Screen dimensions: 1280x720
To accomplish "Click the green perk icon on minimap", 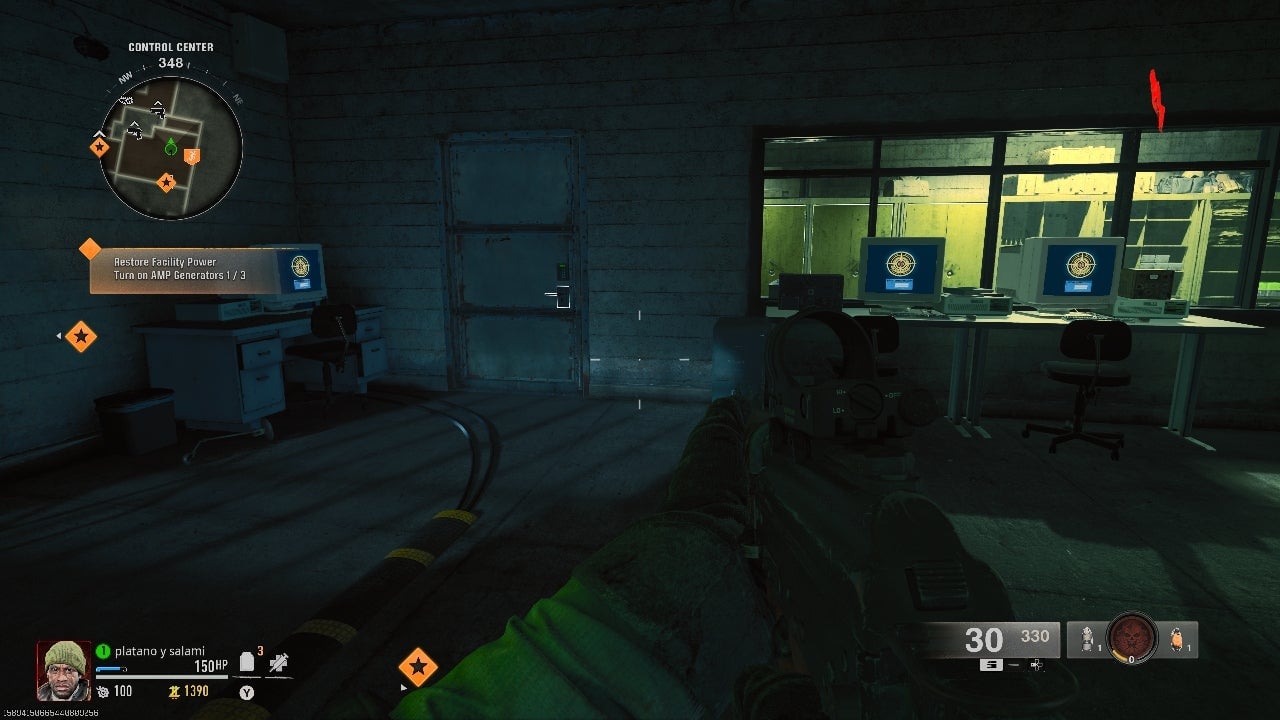I will point(171,146).
